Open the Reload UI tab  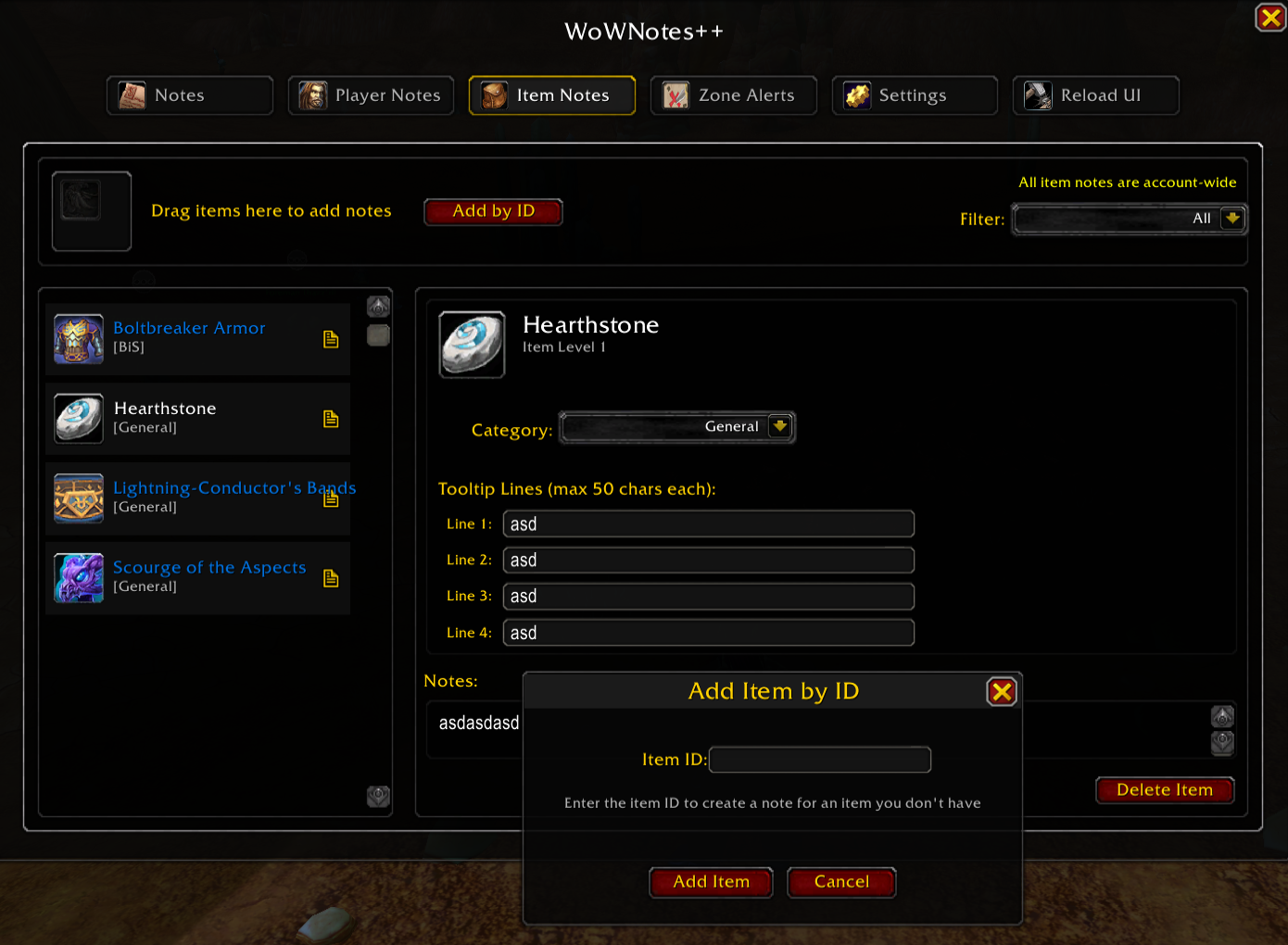point(1096,94)
